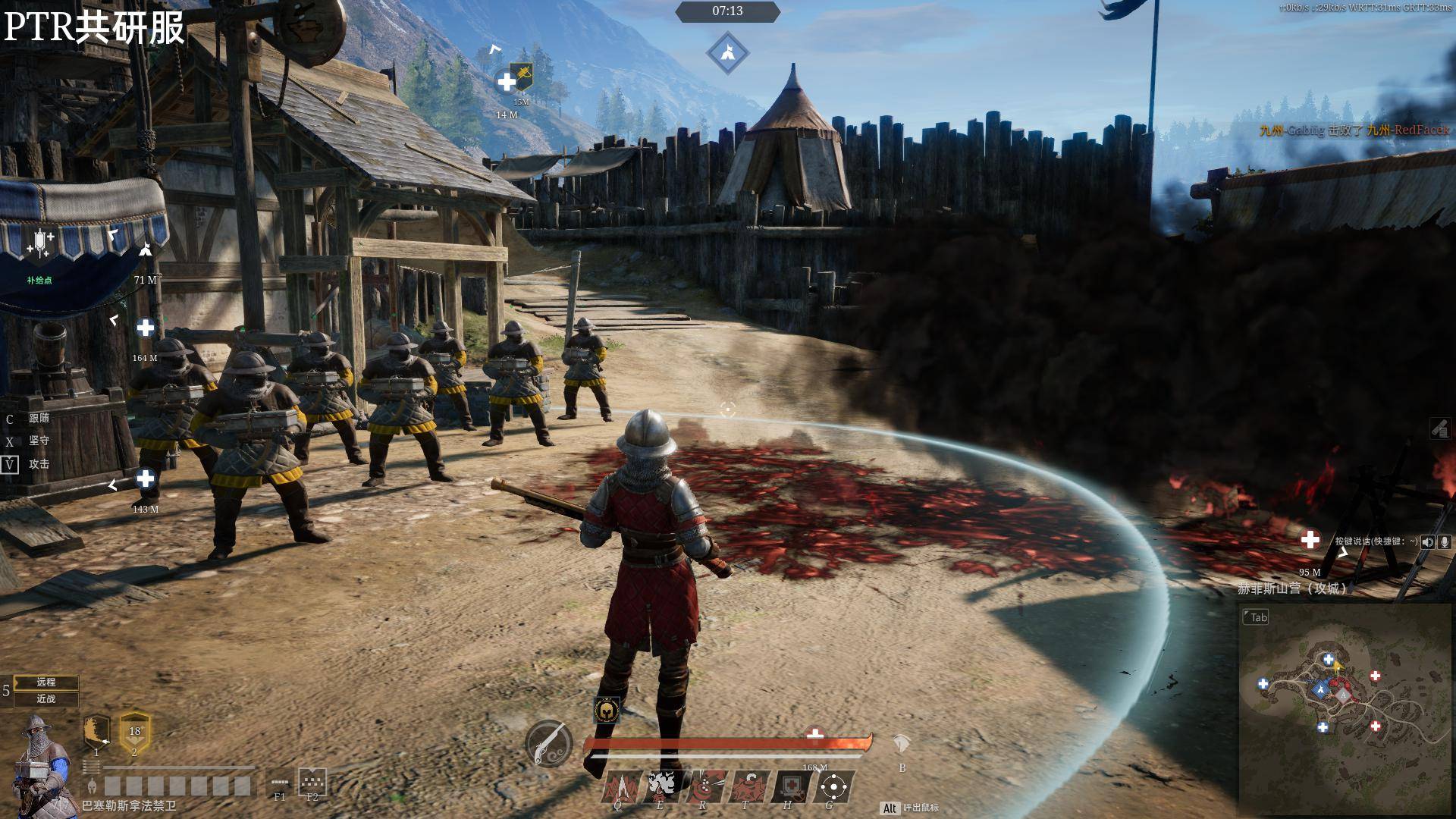The height and width of the screenshot is (819, 1456).
Task: Select the highlighted unit badge showing 18
Action: 135,732
